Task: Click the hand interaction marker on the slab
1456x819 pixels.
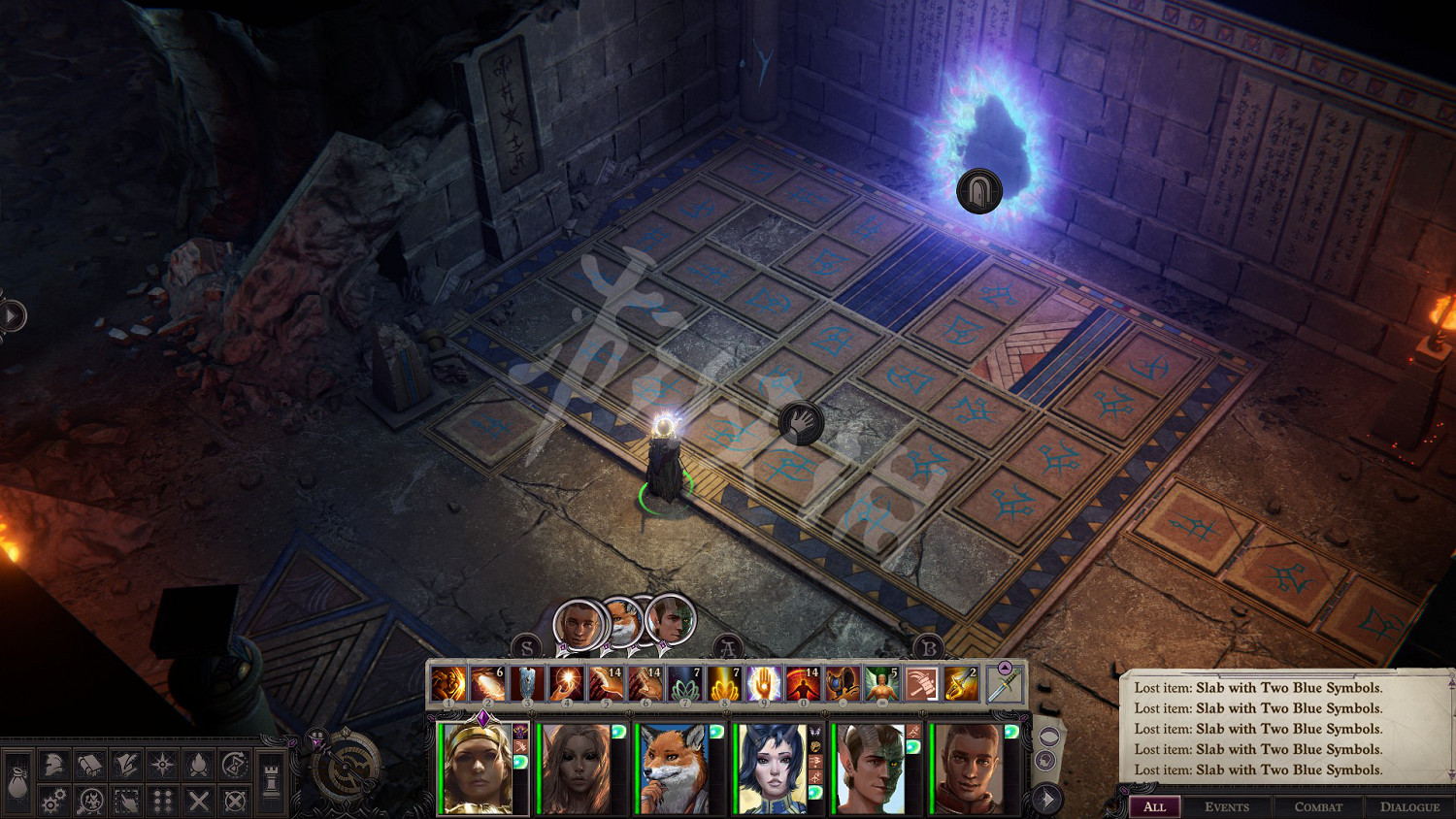Action: pos(801,423)
